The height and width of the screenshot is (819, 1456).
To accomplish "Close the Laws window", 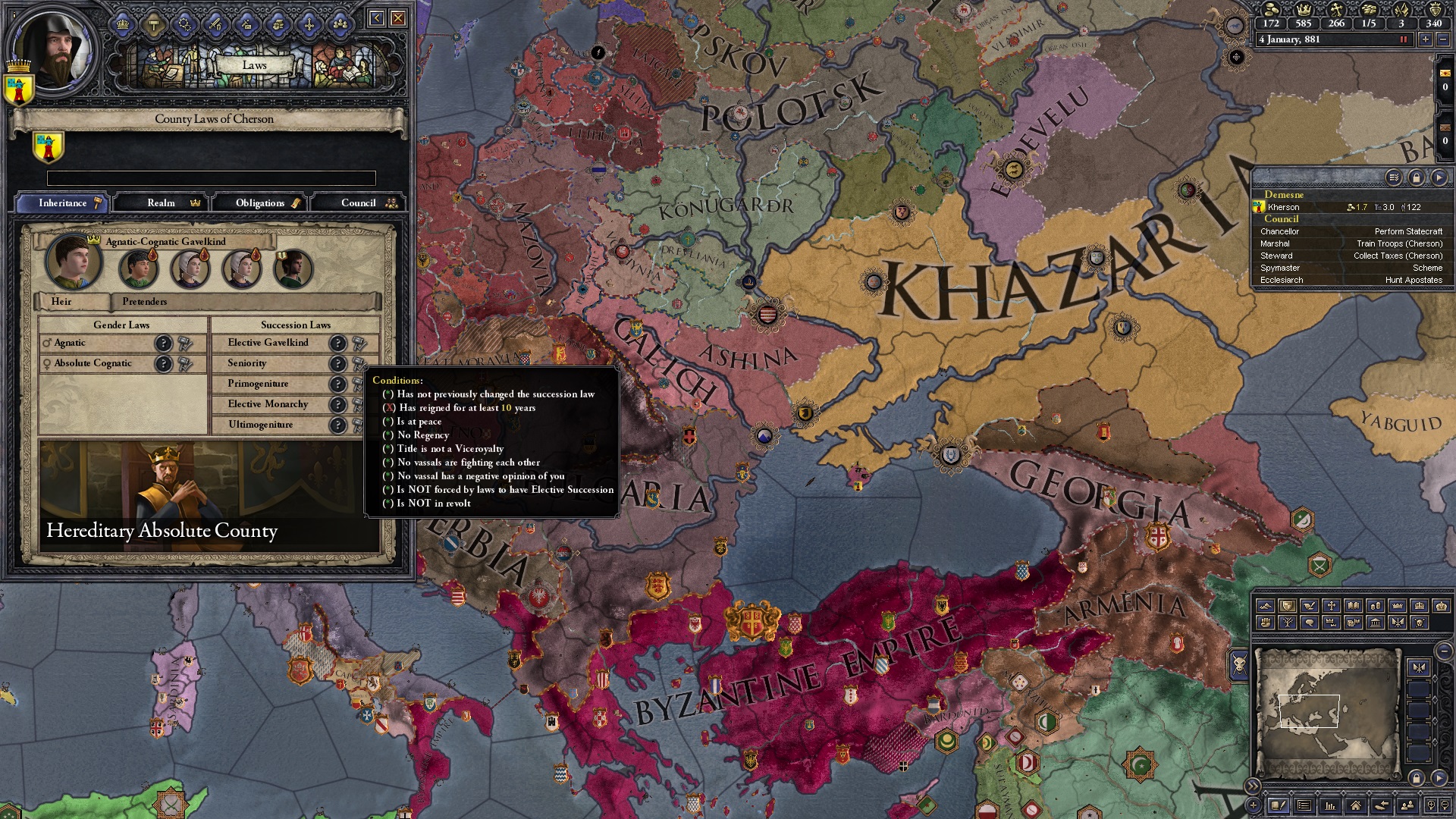I will (x=397, y=18).
